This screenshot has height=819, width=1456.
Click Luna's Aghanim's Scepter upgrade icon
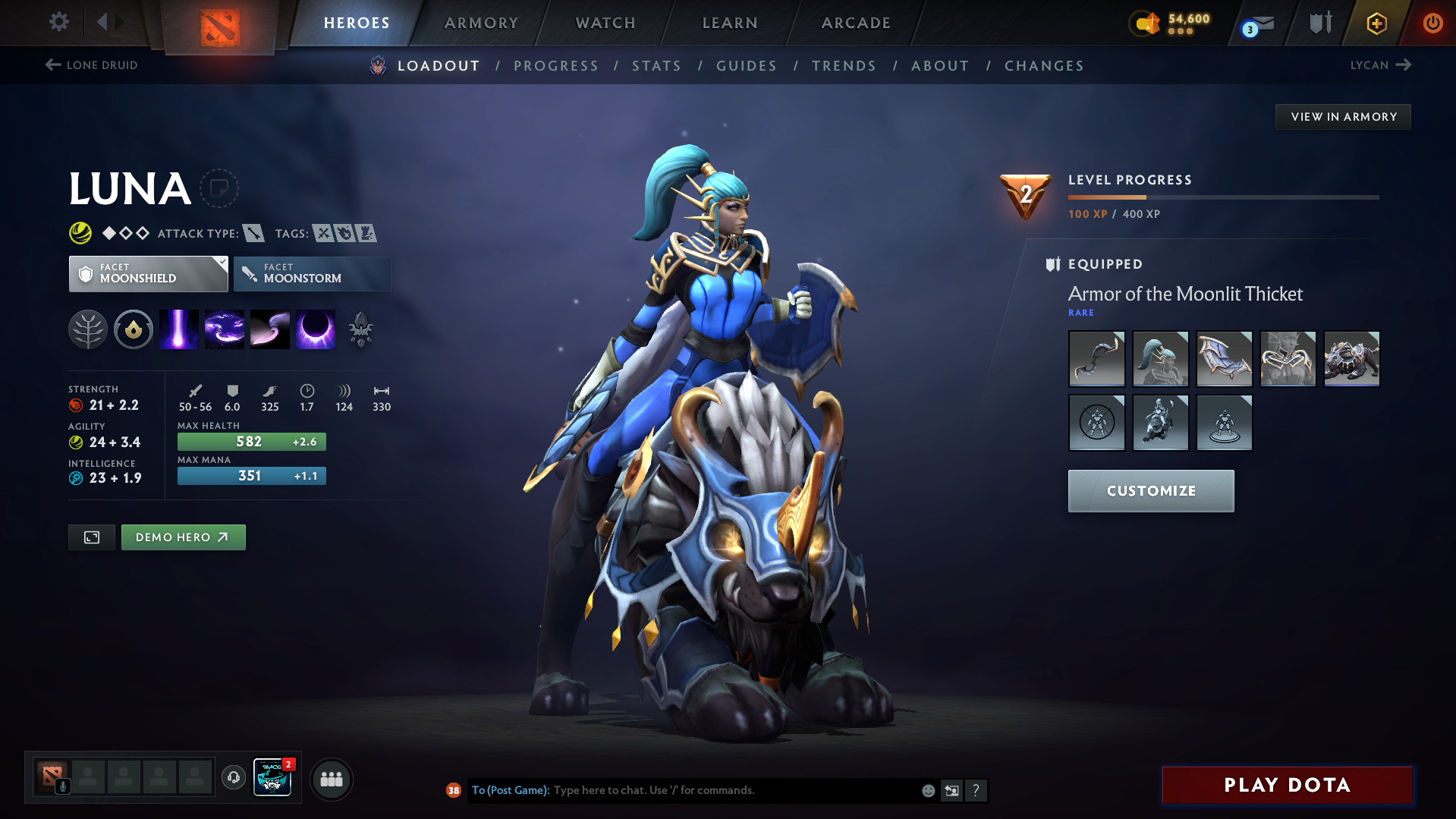[361, 329]
